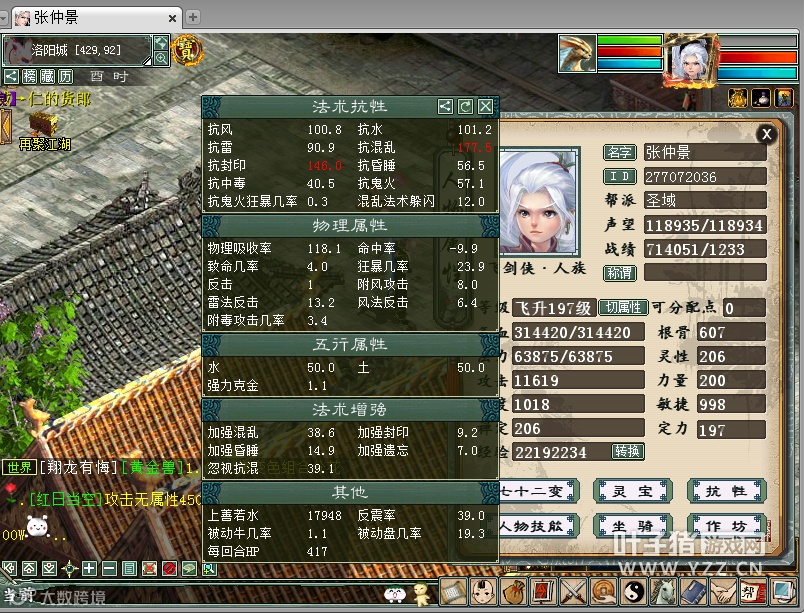804x613 pixels.
Task: Open the 坐骑 mount panel
Action: click(625, 526)
